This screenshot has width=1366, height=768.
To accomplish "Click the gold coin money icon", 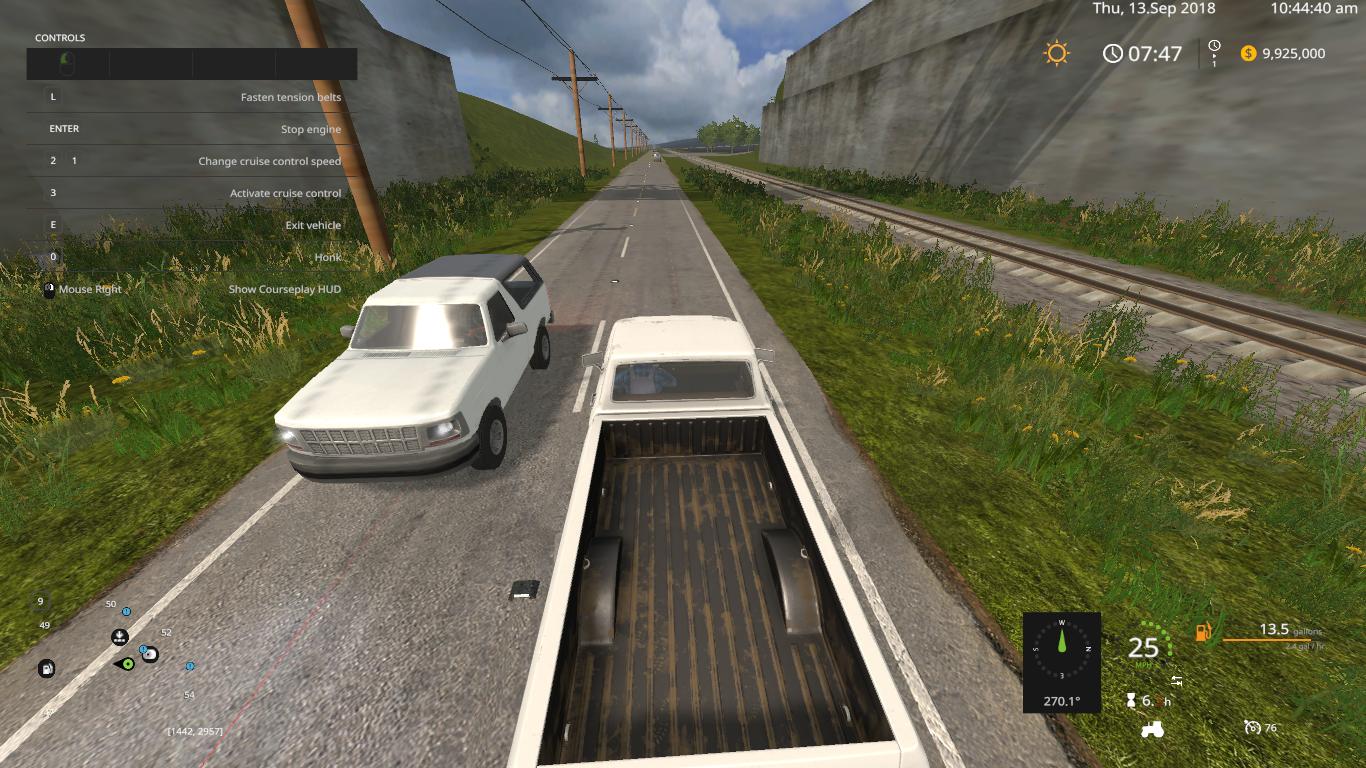I will pos(1248,53).
